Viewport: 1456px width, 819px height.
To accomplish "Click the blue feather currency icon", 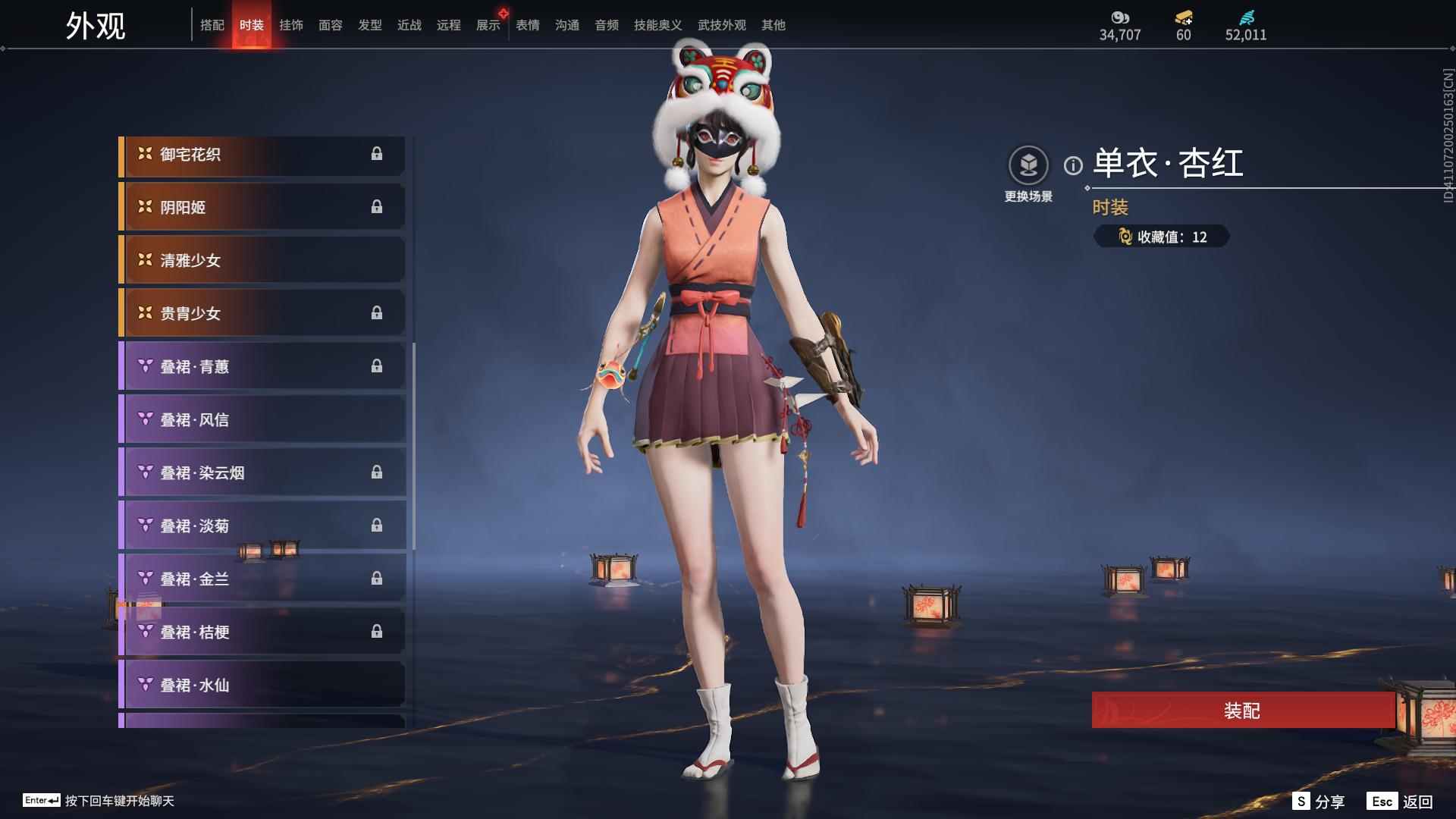I will pyautogui.click(x=1248, y=18).
